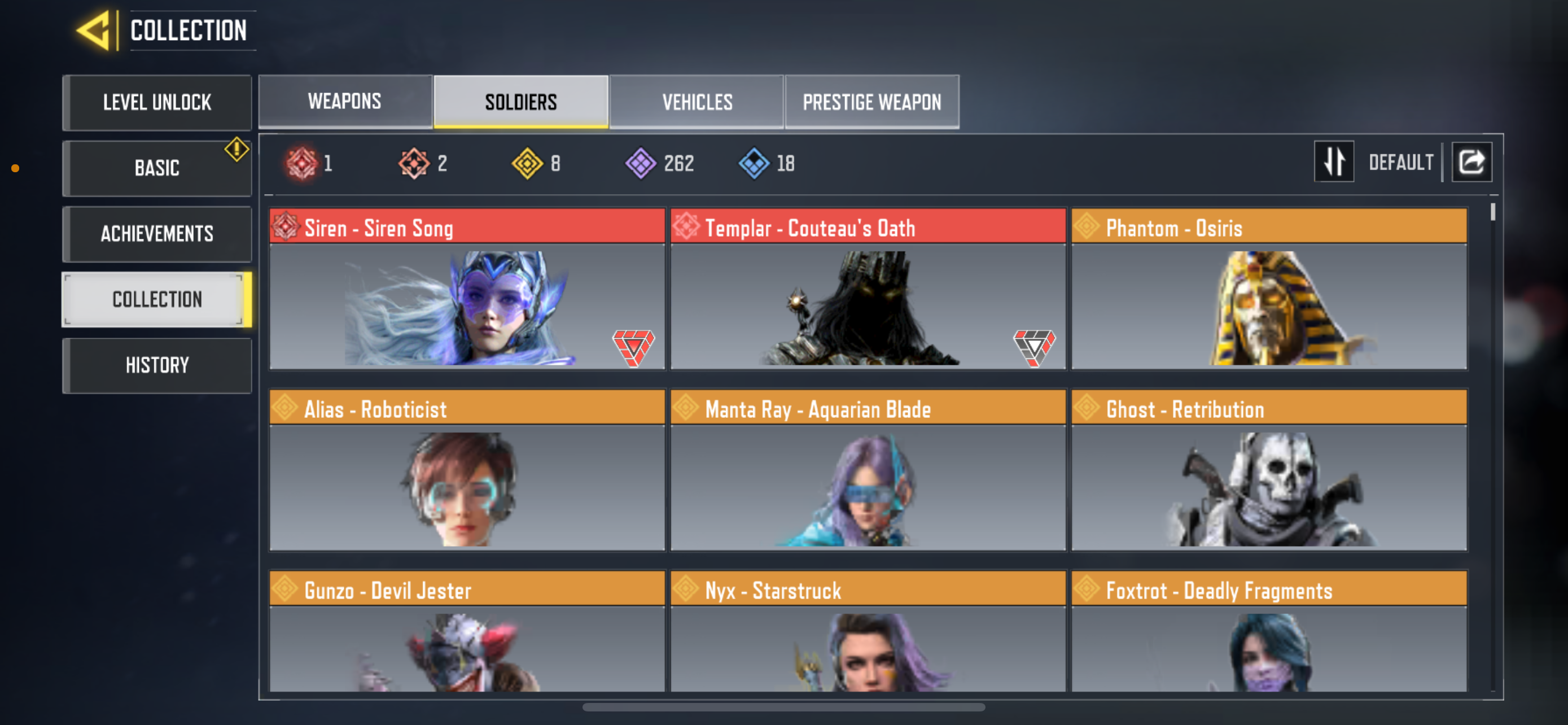Viewport: 1568px width, 725px height.
Task: Open the History section
Action: pyautogui.click(x=156, y=365)
